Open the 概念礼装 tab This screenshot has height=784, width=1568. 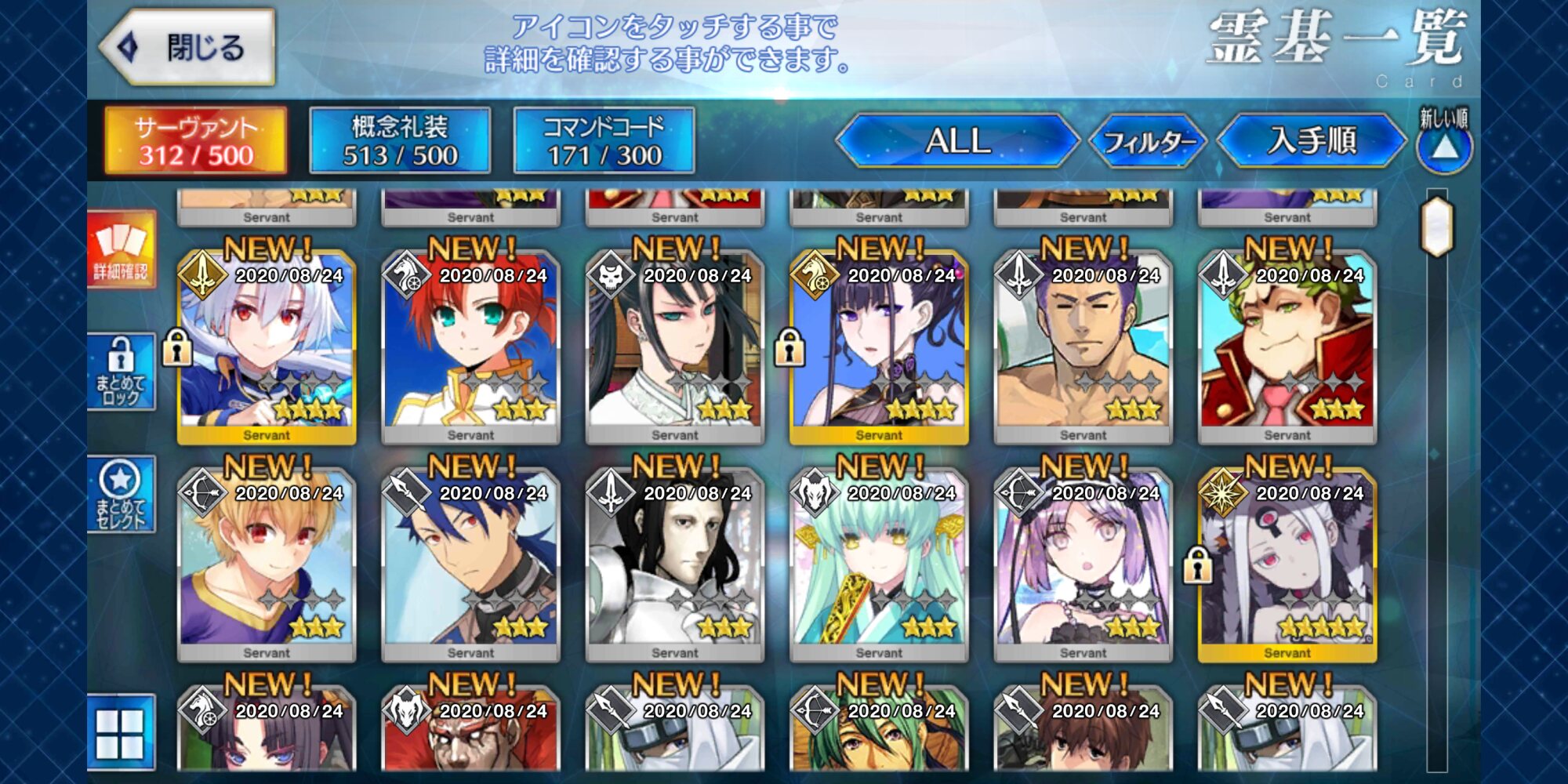[x=400, y=141]
